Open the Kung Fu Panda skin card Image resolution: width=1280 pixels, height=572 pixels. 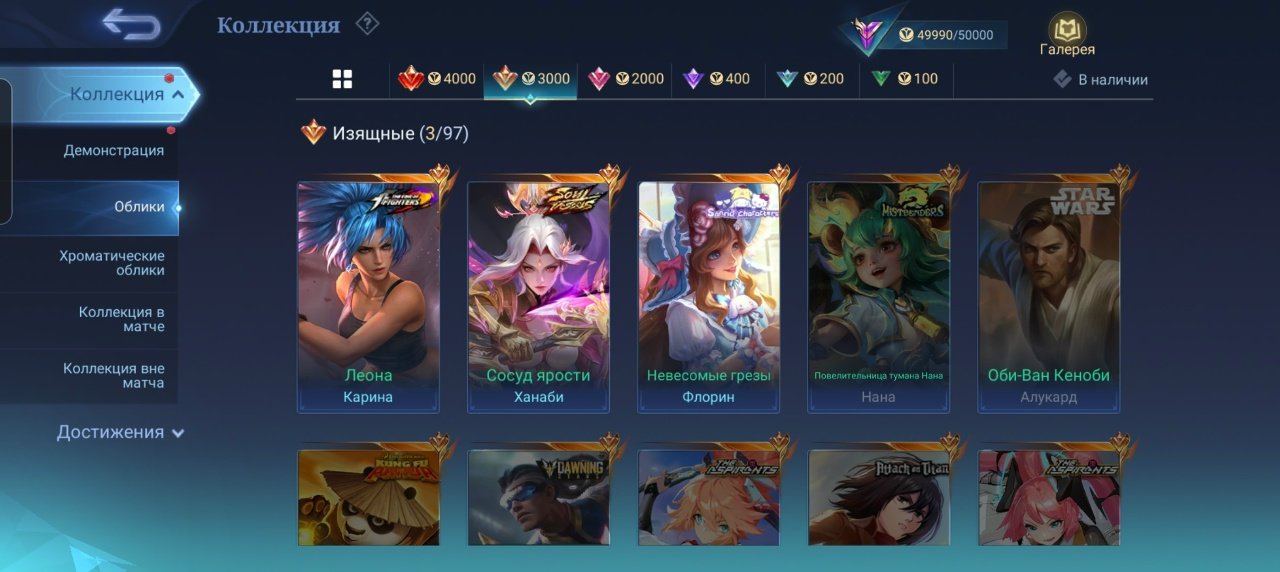click(x=368, y=497)
